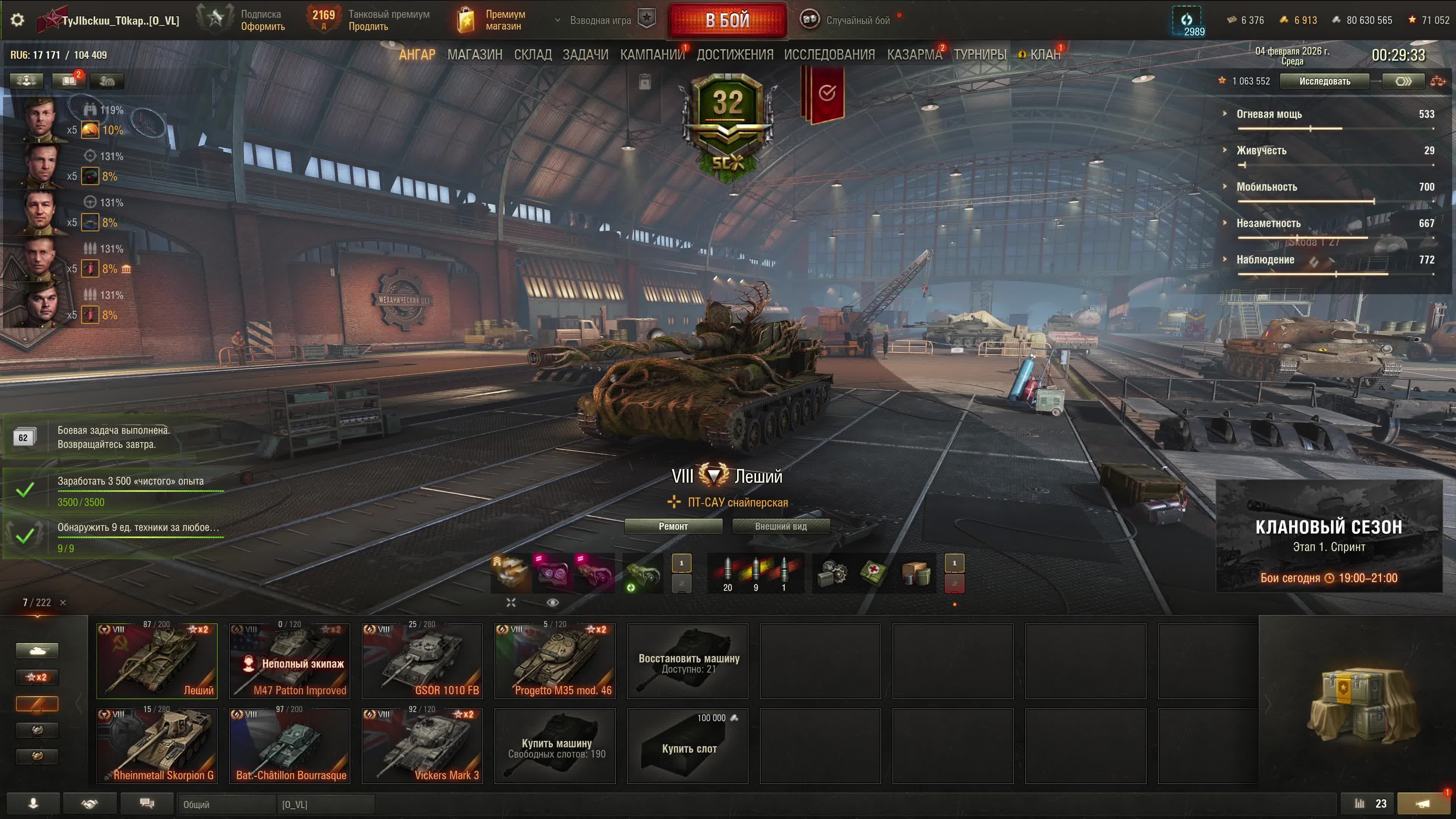Screen dimensions: 1456x819
Task: Open Внешний вид customization
Action: pyautogui.click(x=781, y=526)
